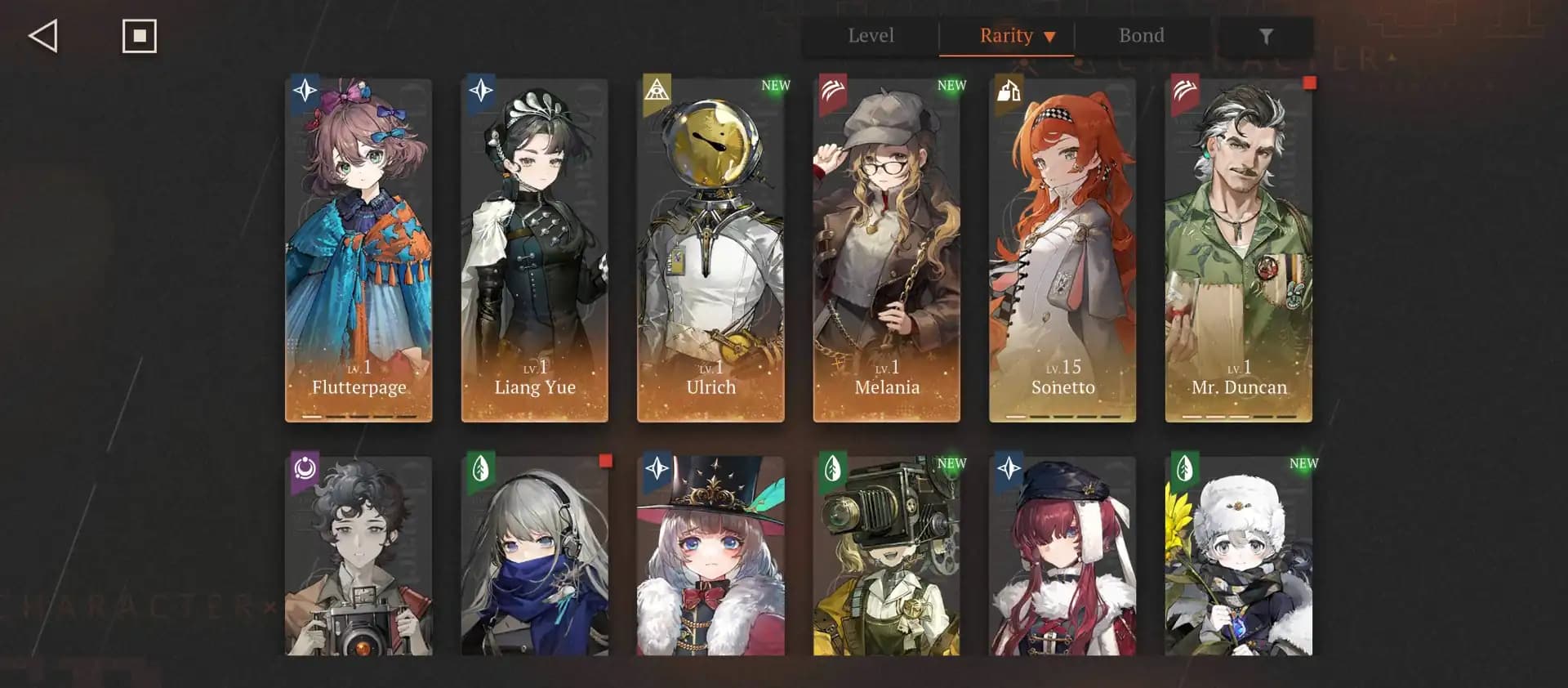Expand the Bond sort option

[1142, 35]
